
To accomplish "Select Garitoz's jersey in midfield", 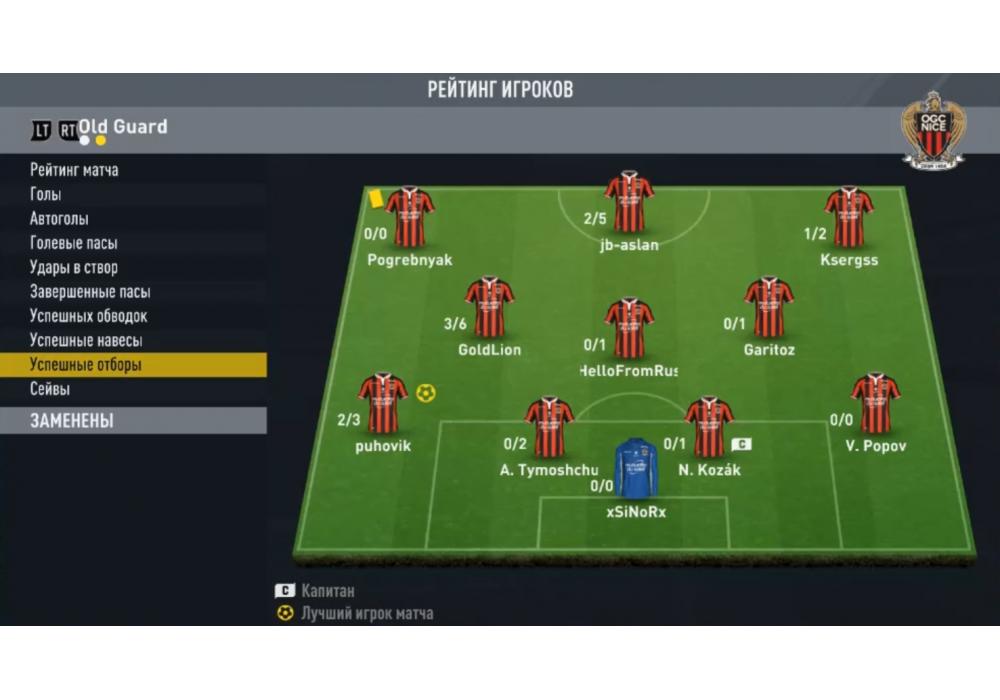I will tap(769, 306).
